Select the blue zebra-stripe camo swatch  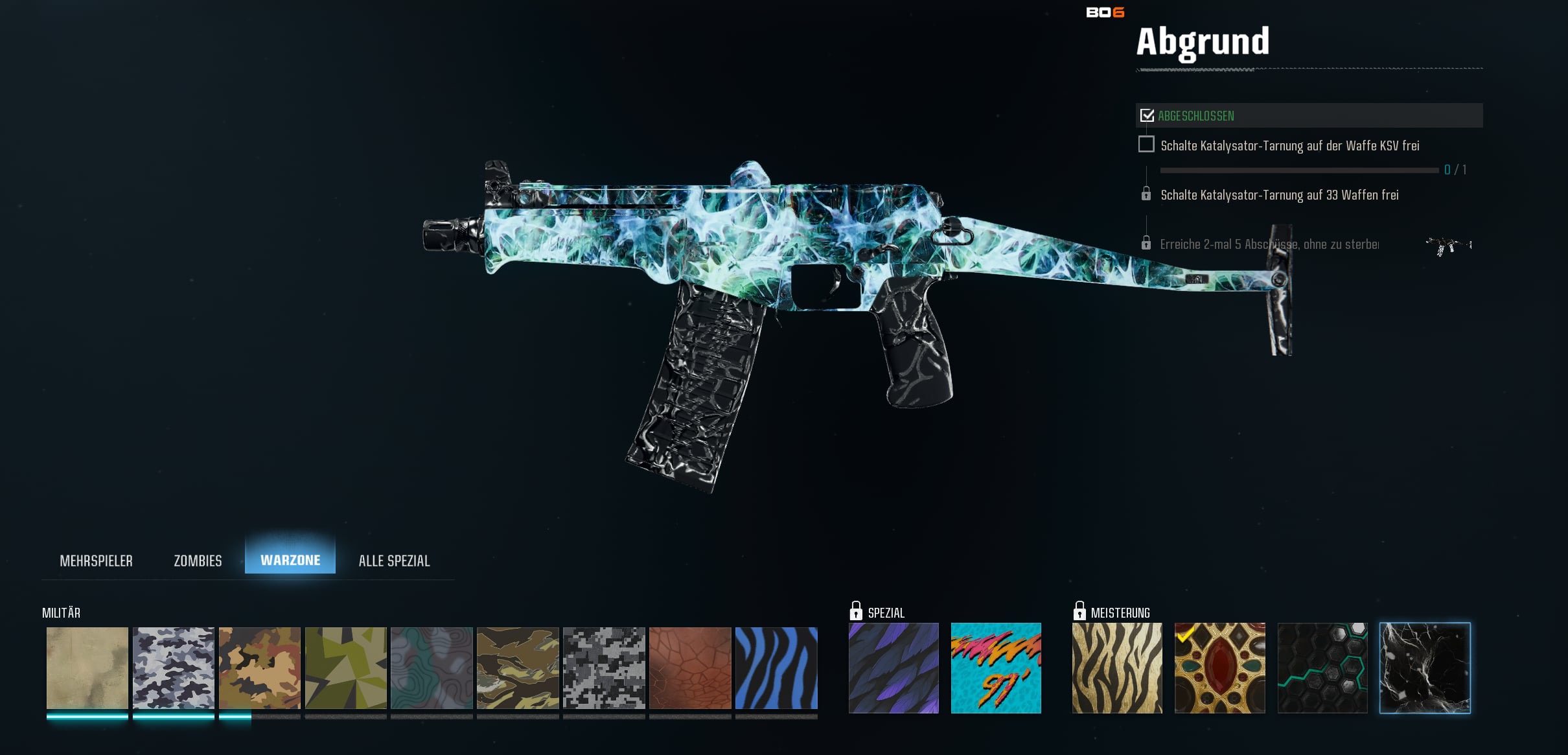pyautogui.click(x=776, y=668)
